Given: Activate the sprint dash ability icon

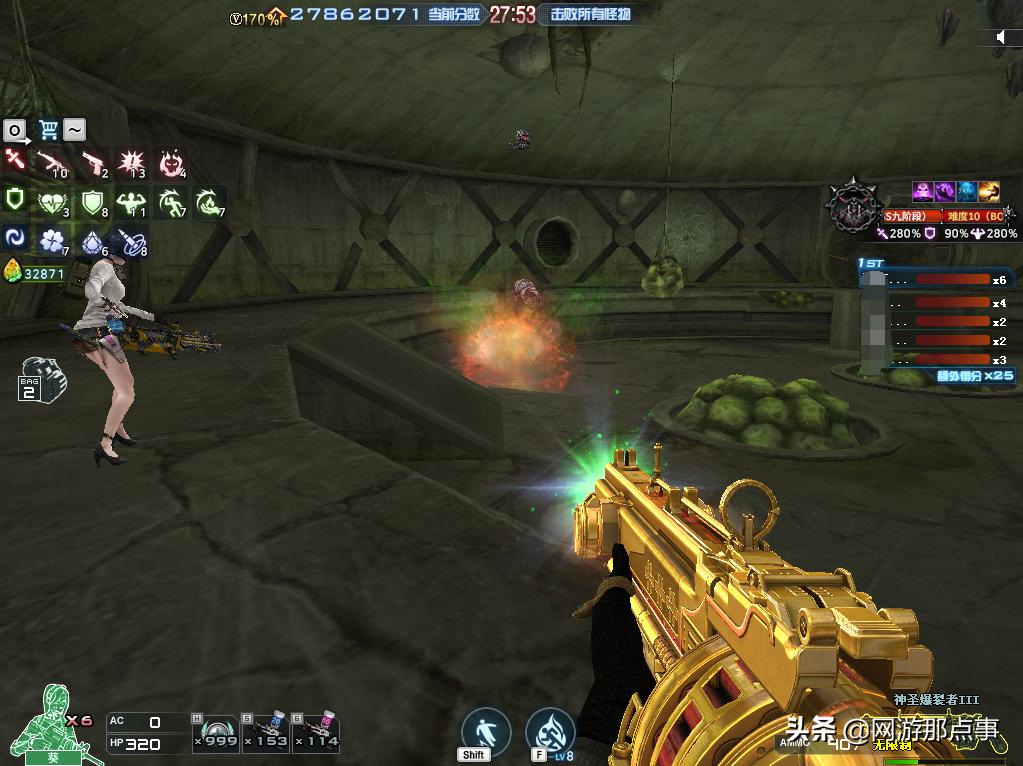Looking at the screenshot, I should [487, 731].
